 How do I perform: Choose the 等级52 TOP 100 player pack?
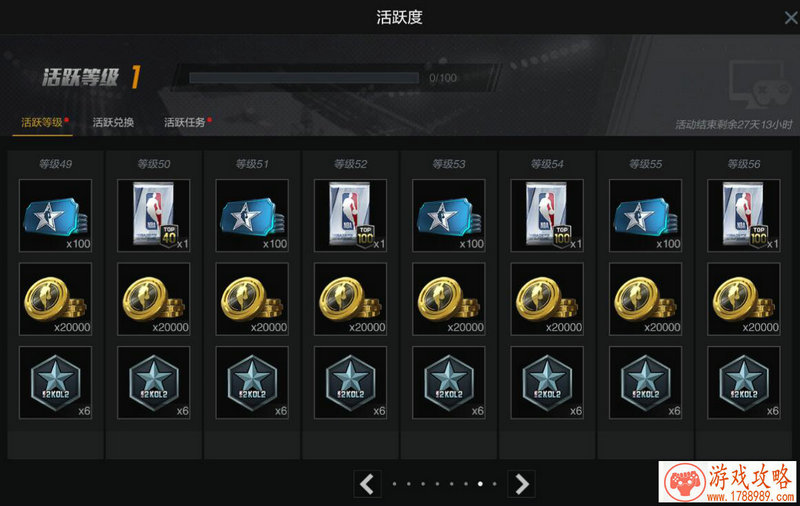(350, 216)
